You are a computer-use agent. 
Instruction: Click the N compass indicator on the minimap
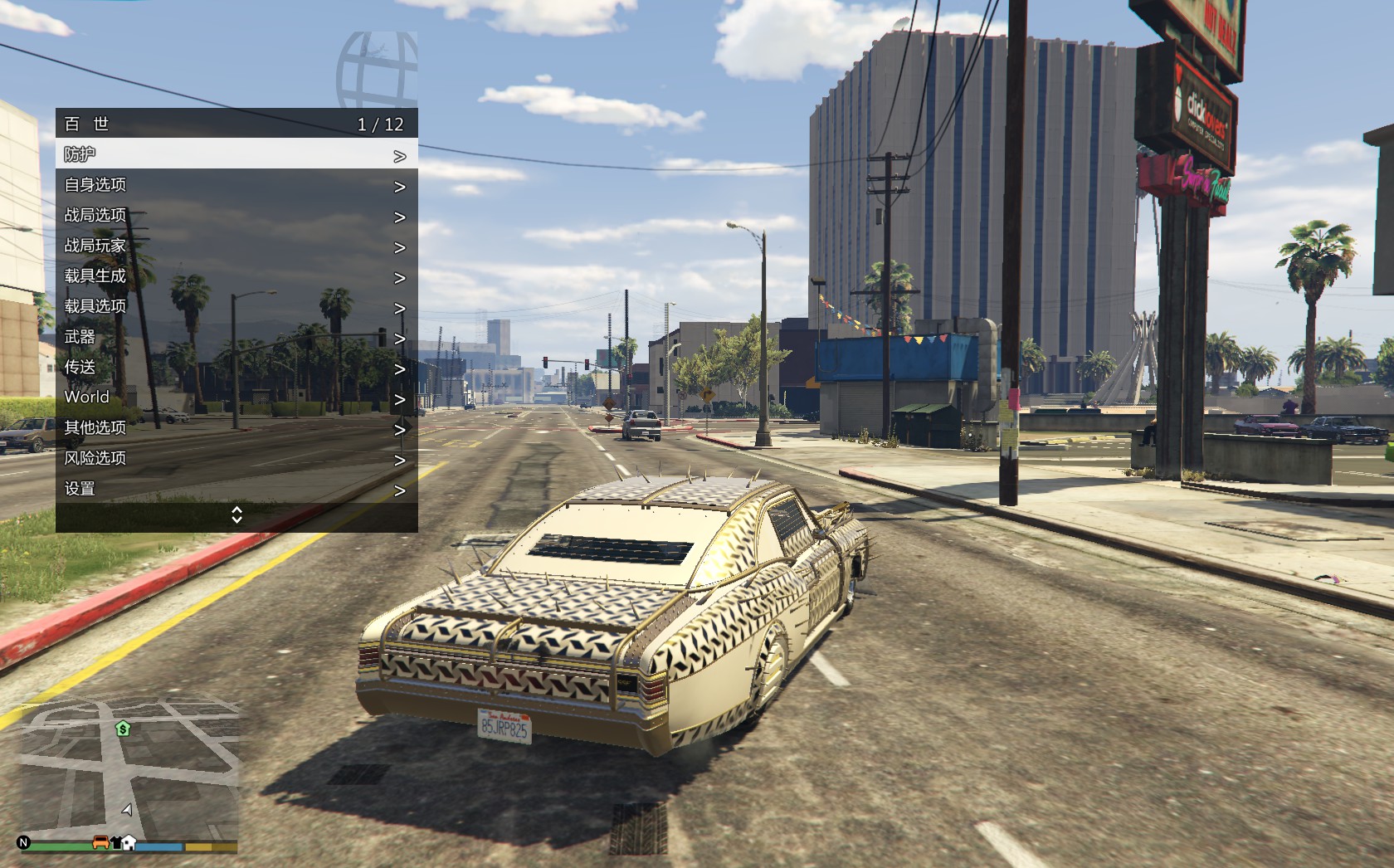click(x=23, y=843)
